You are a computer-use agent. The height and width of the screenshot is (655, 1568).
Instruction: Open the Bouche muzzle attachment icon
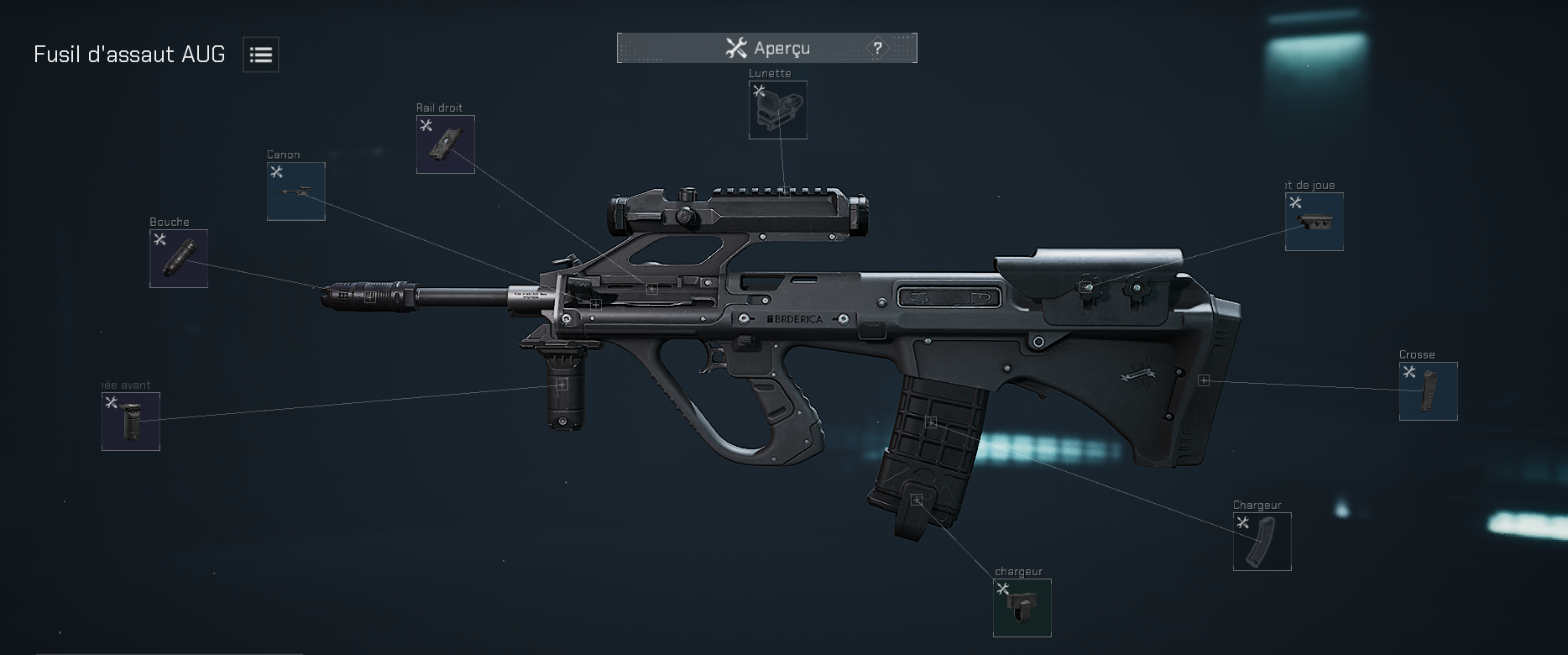pos(178,258)
